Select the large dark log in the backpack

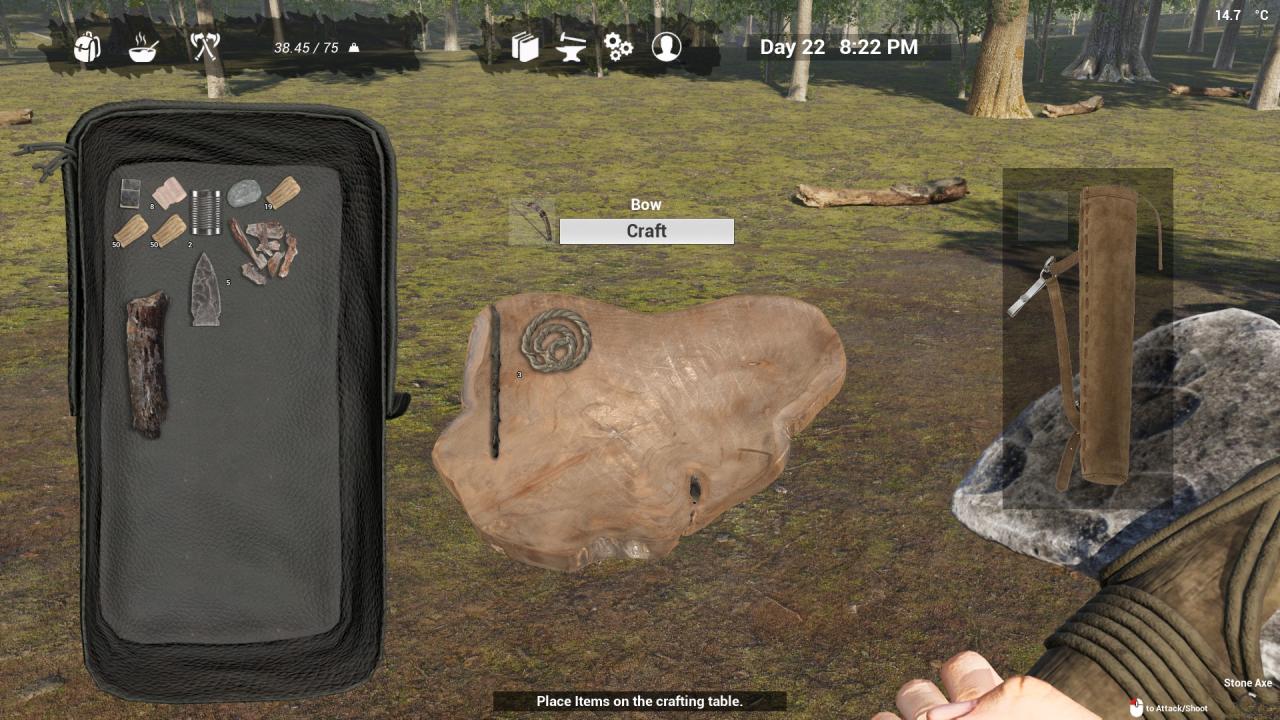click(x=146, y=363)
